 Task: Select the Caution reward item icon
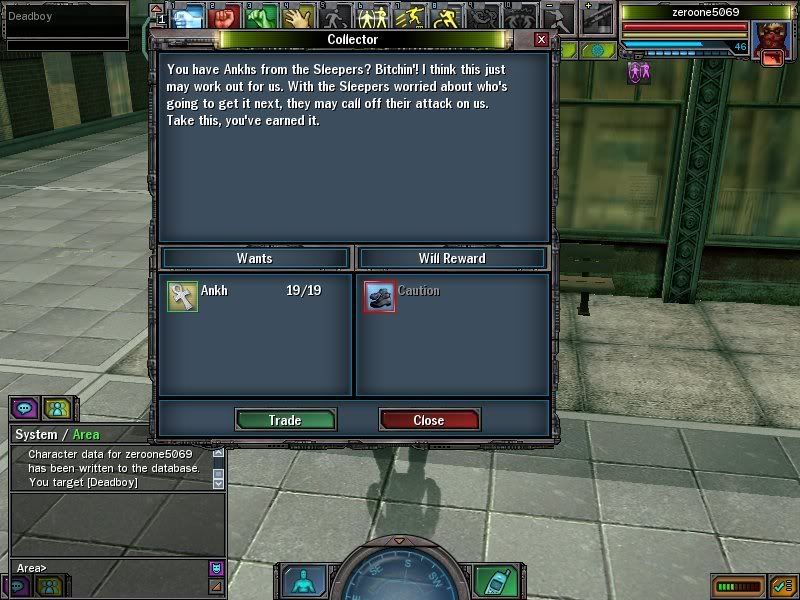[380, 296]
